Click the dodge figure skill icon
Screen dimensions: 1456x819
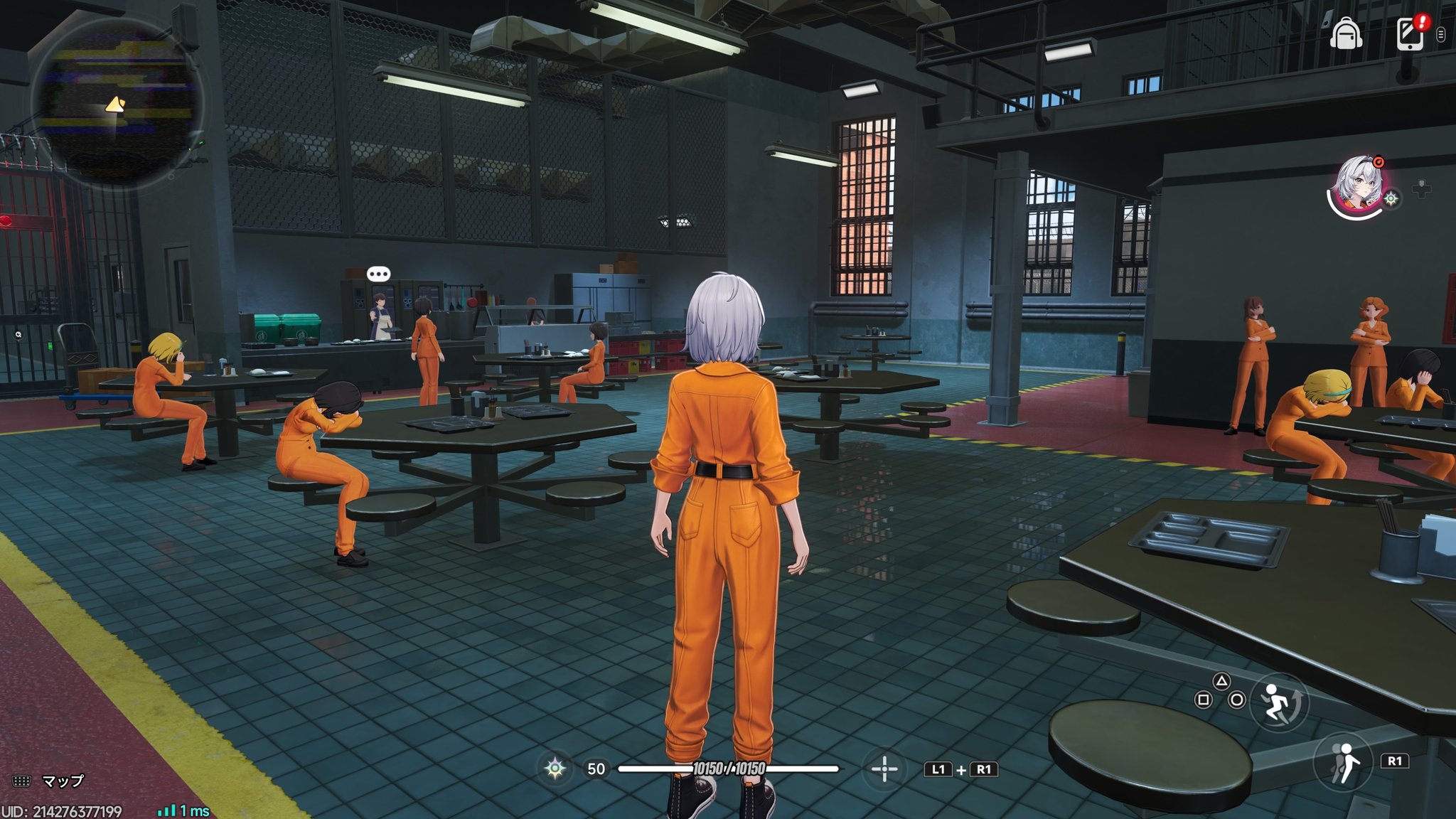point(1343,763)
